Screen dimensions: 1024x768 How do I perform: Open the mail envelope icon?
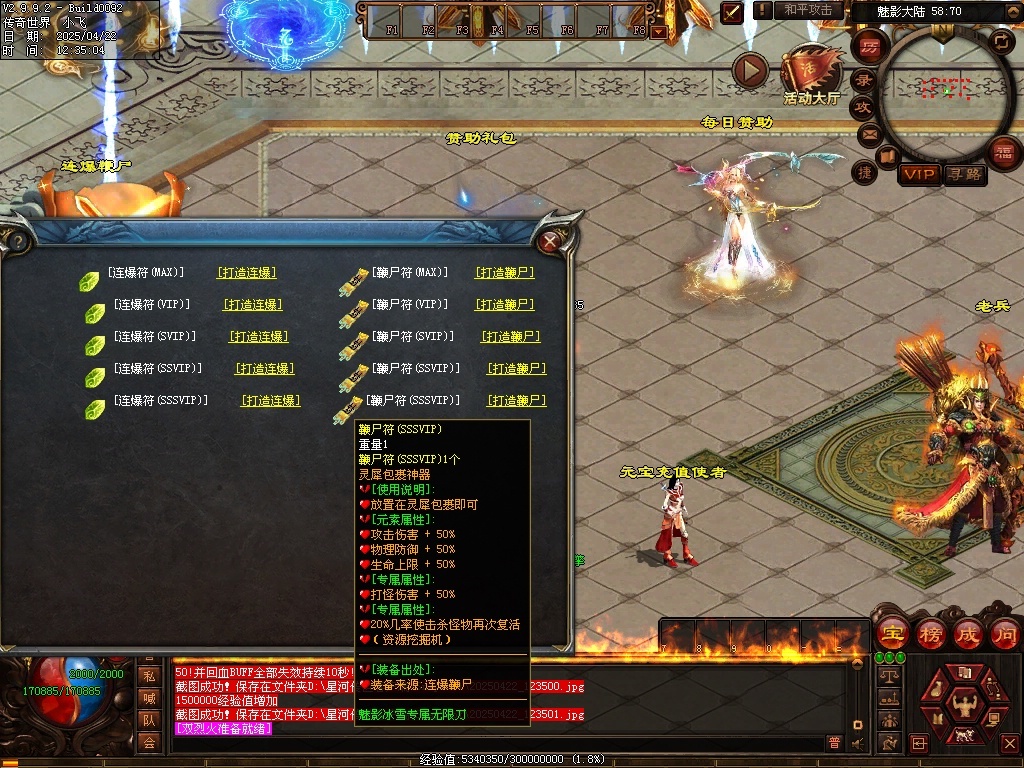pyautogui.click(x=868, y=132)
